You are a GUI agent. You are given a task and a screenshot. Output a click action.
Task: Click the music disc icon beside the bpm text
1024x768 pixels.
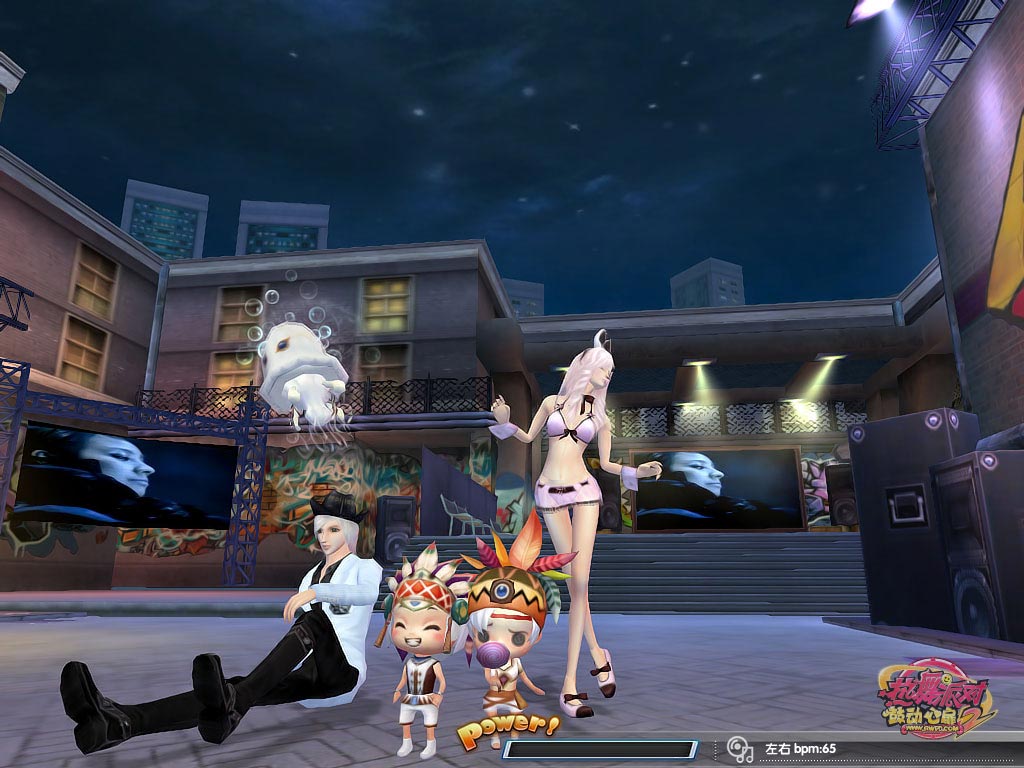point(740,749)
